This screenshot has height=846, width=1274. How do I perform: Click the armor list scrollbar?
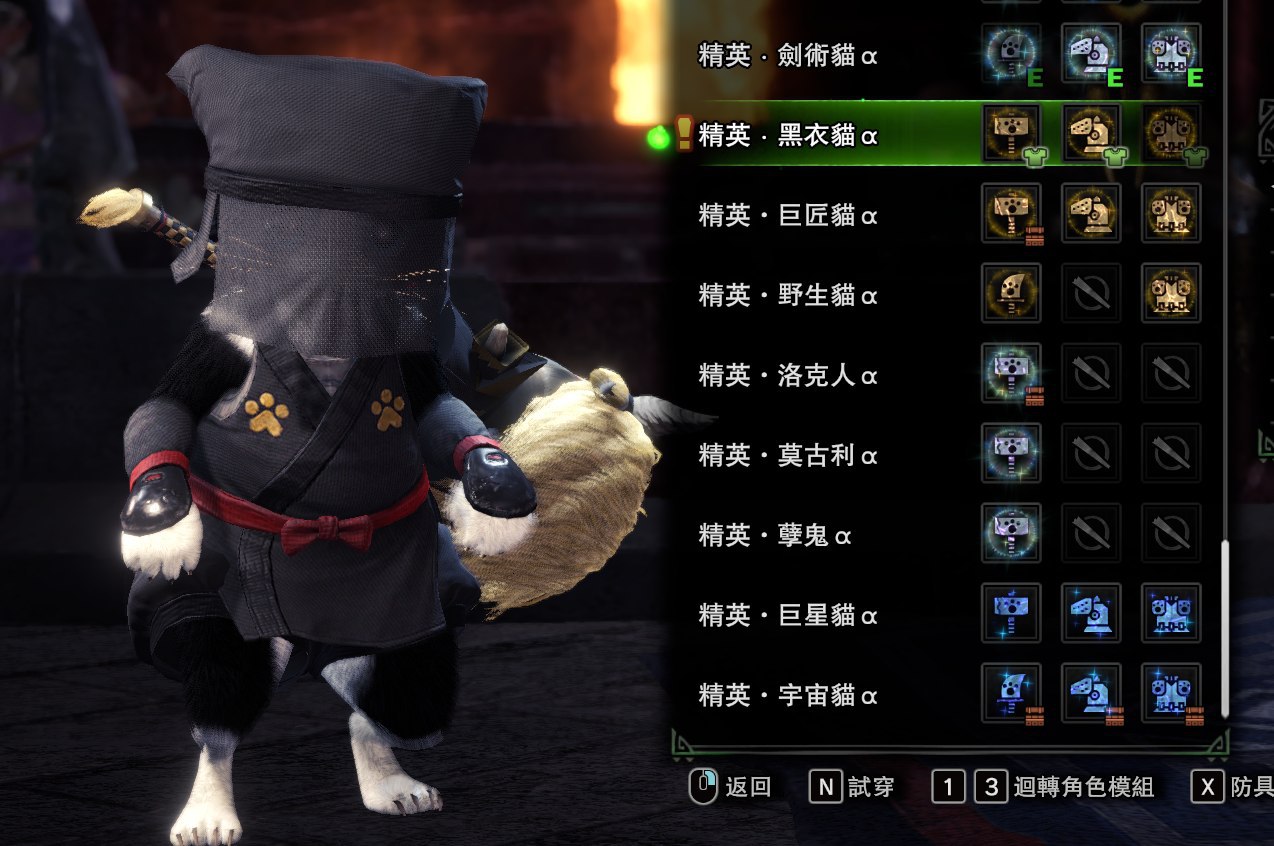[1224, 628]
